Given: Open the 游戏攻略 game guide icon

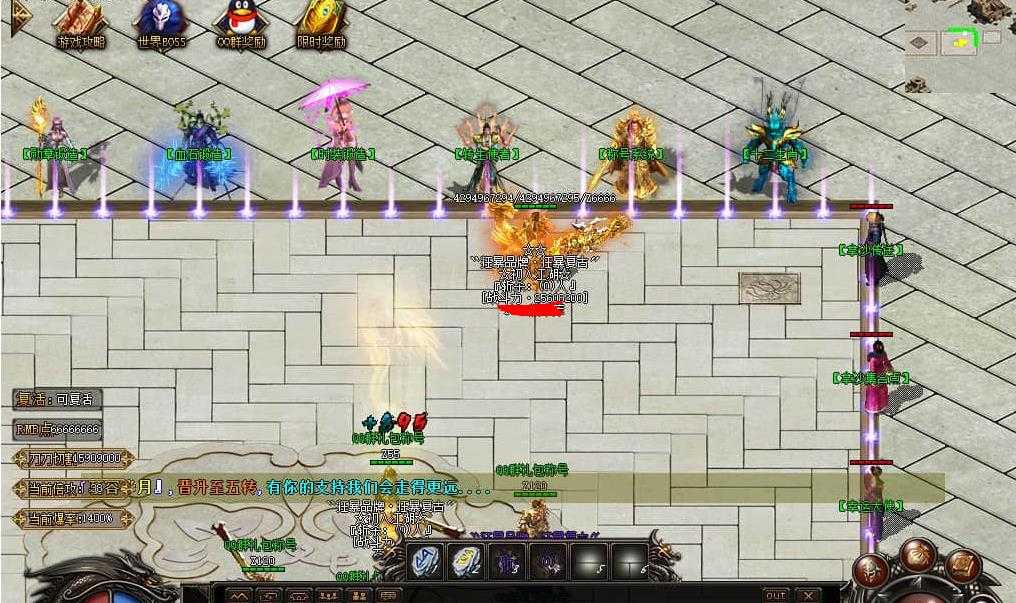Looking at the screenshot, I should 81,23.
